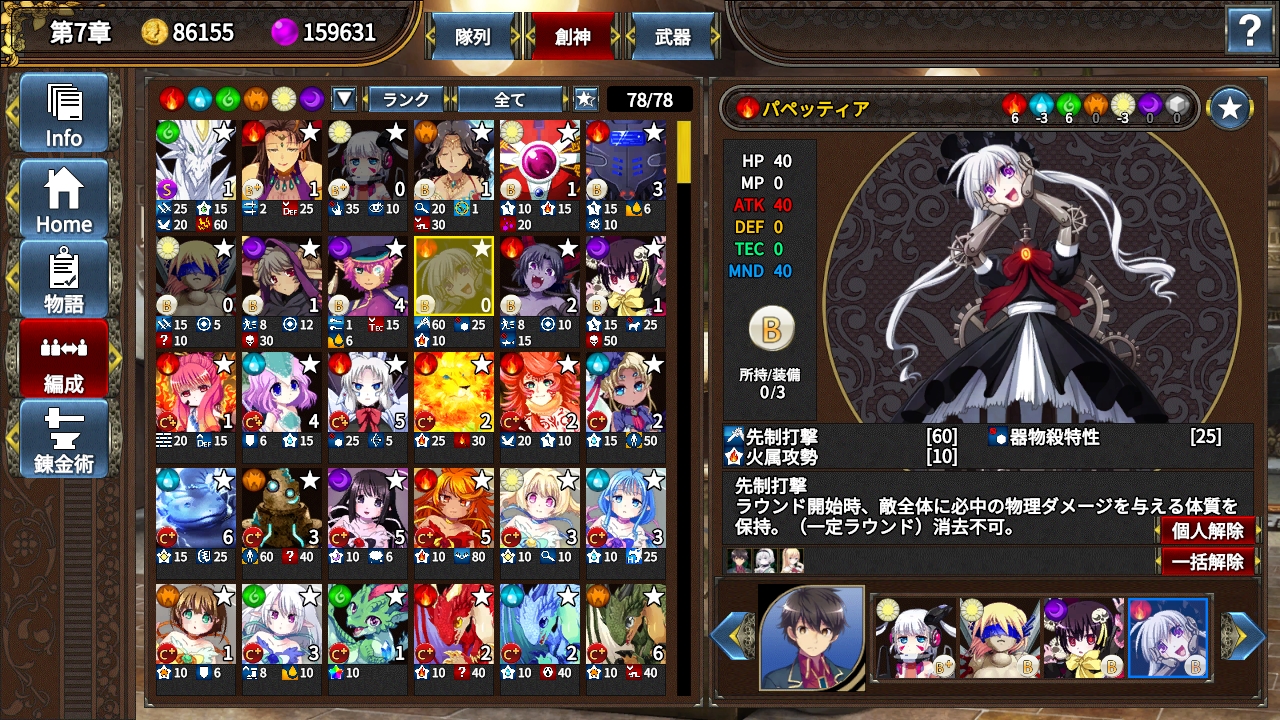This screenshot has width=1280, height=720.
Task: Open help with the question mark button
Action: (x=1250, y=32)
